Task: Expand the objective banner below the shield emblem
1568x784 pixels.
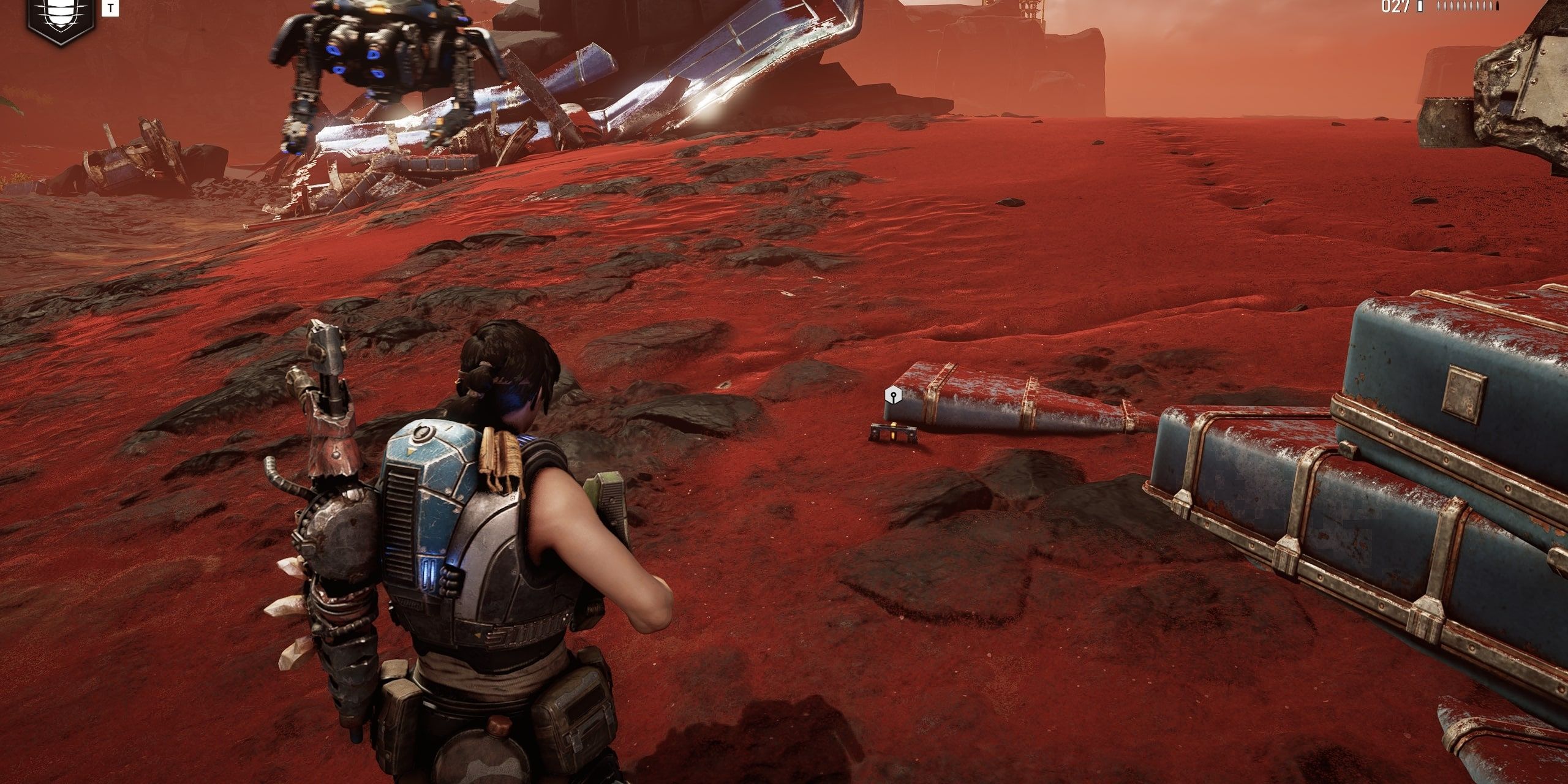Action: click(x=61, y=37)
